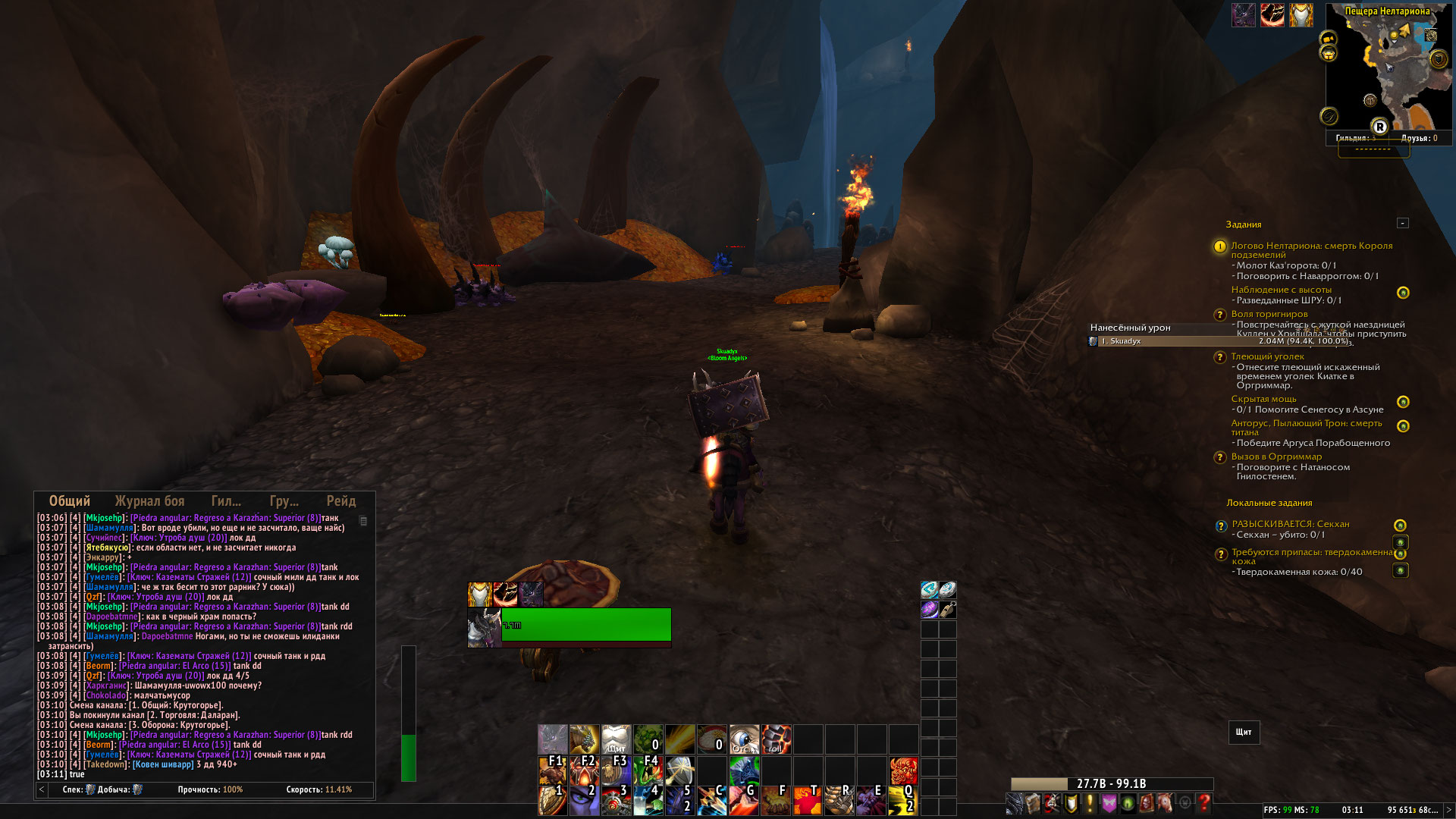Image resolution: width=1456 pixels, height=819 pixels.
Task: Click the eyeball icon on action bar
Action: point(744,739)
